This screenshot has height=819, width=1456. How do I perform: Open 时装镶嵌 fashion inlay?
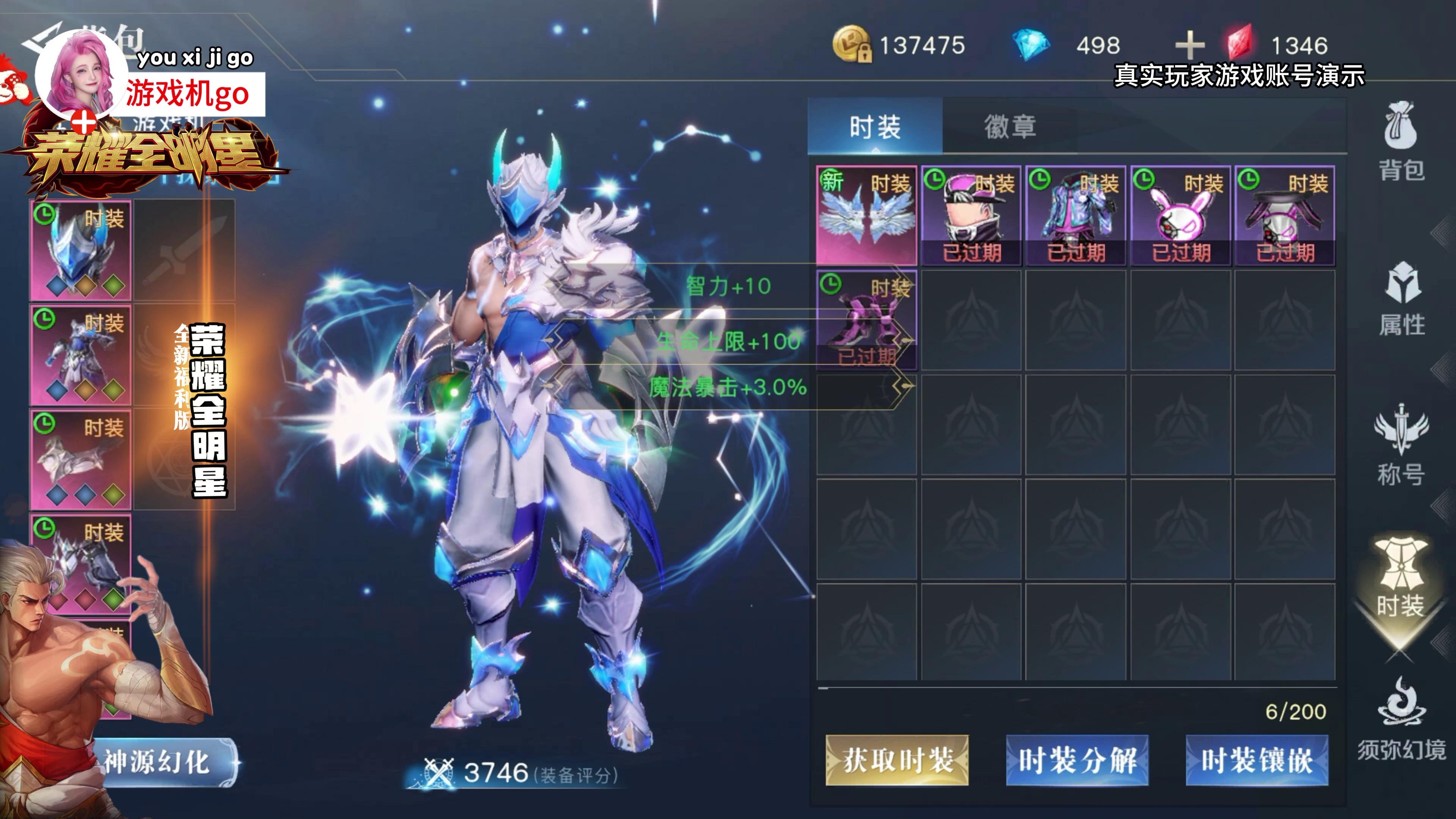point(1257,760)
